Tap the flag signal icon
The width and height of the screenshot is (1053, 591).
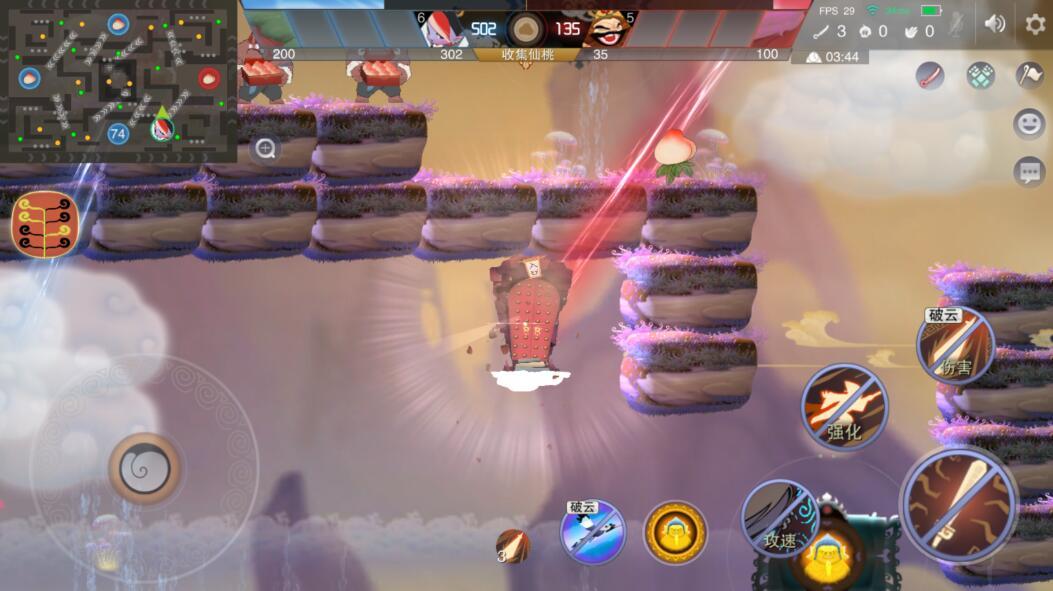[1029, 75]
